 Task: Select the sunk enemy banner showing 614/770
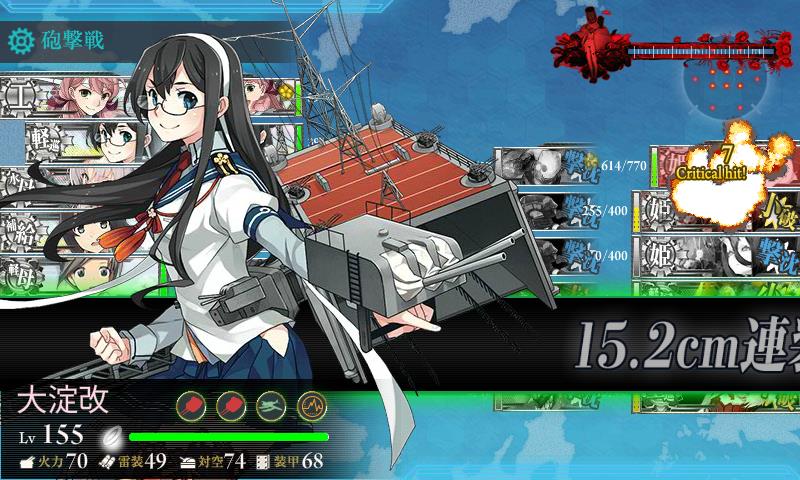545,164
